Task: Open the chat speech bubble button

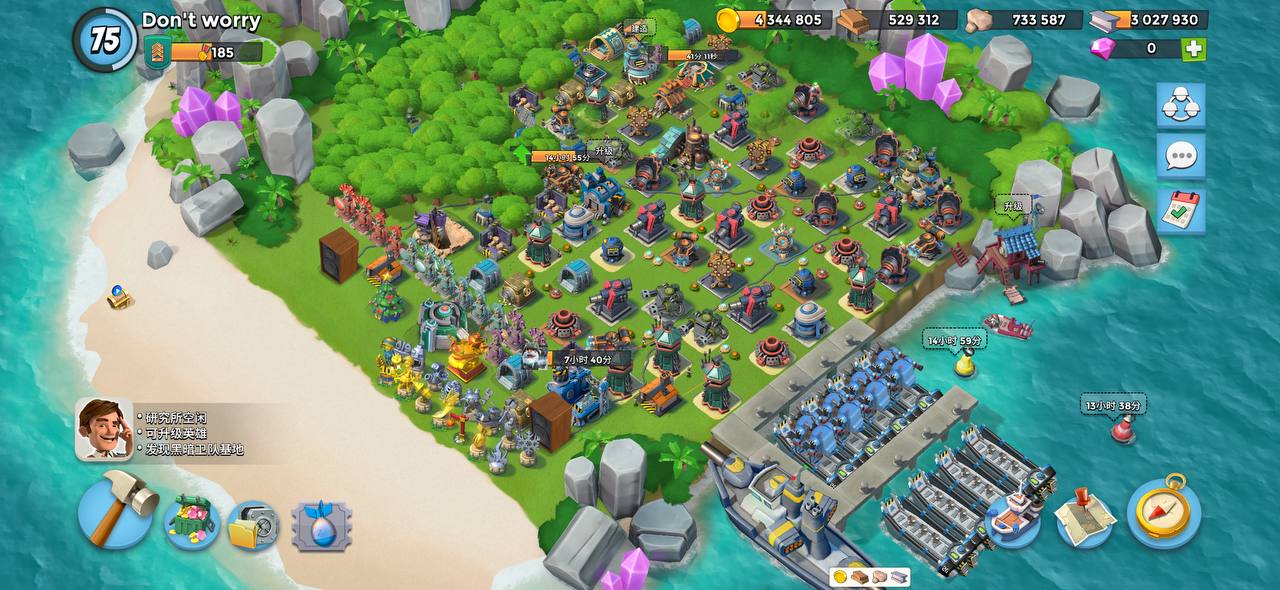Action: point(1181,156)
